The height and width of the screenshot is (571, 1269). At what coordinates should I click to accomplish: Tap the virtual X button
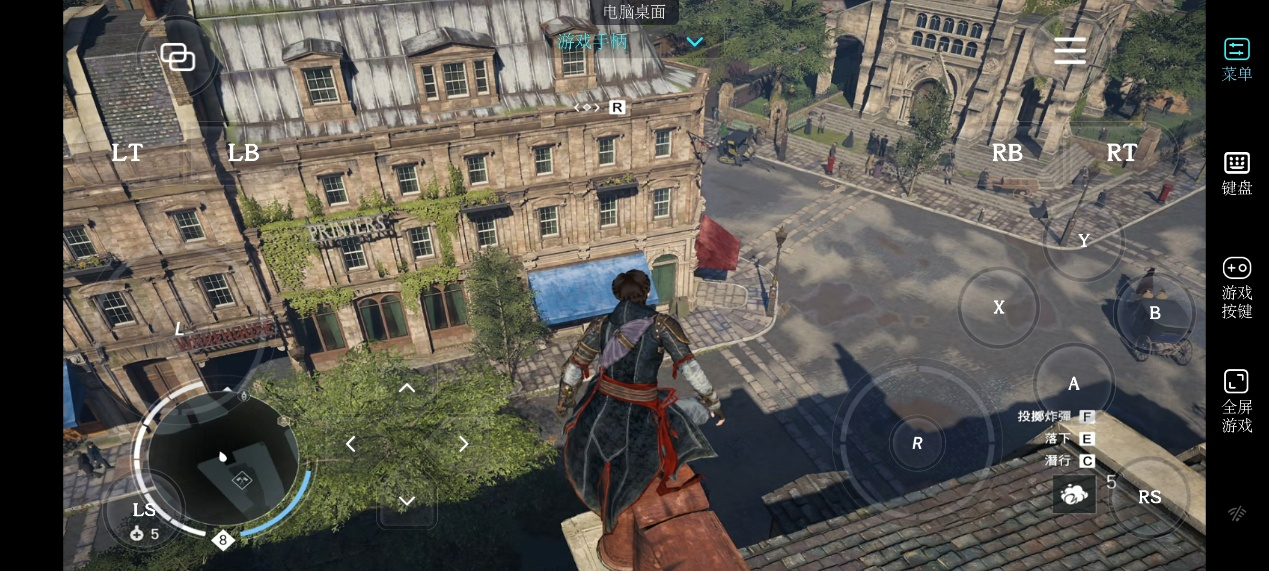999,308
